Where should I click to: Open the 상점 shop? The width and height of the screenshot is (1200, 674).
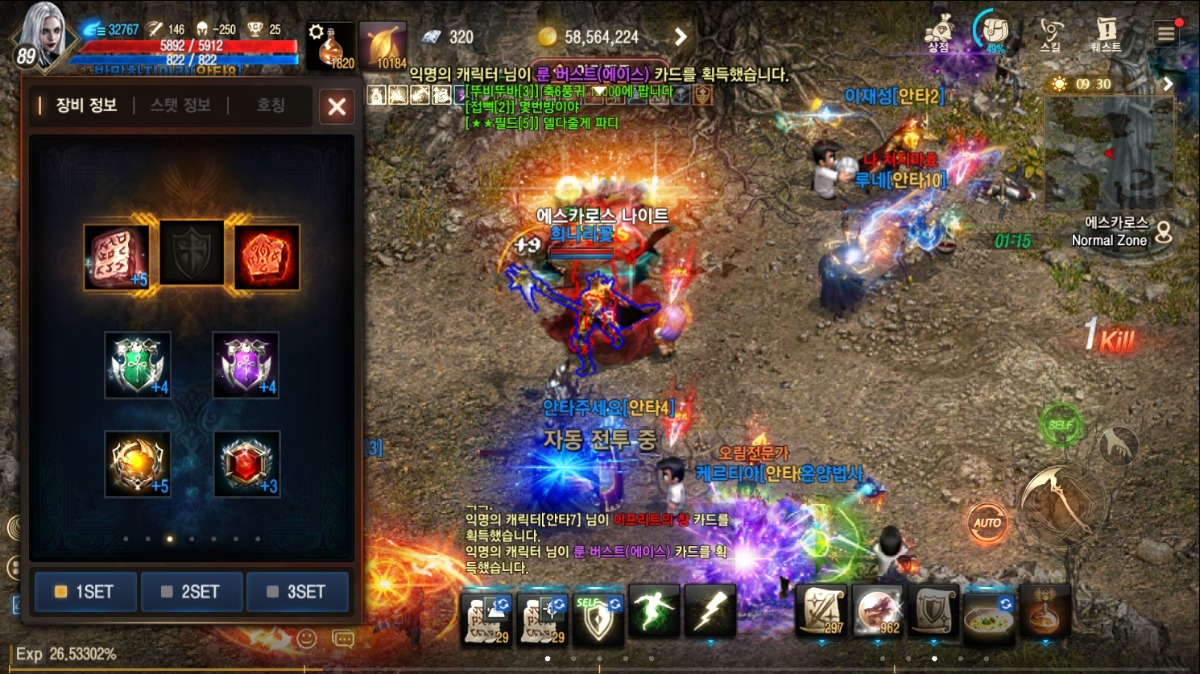(938, 33)
